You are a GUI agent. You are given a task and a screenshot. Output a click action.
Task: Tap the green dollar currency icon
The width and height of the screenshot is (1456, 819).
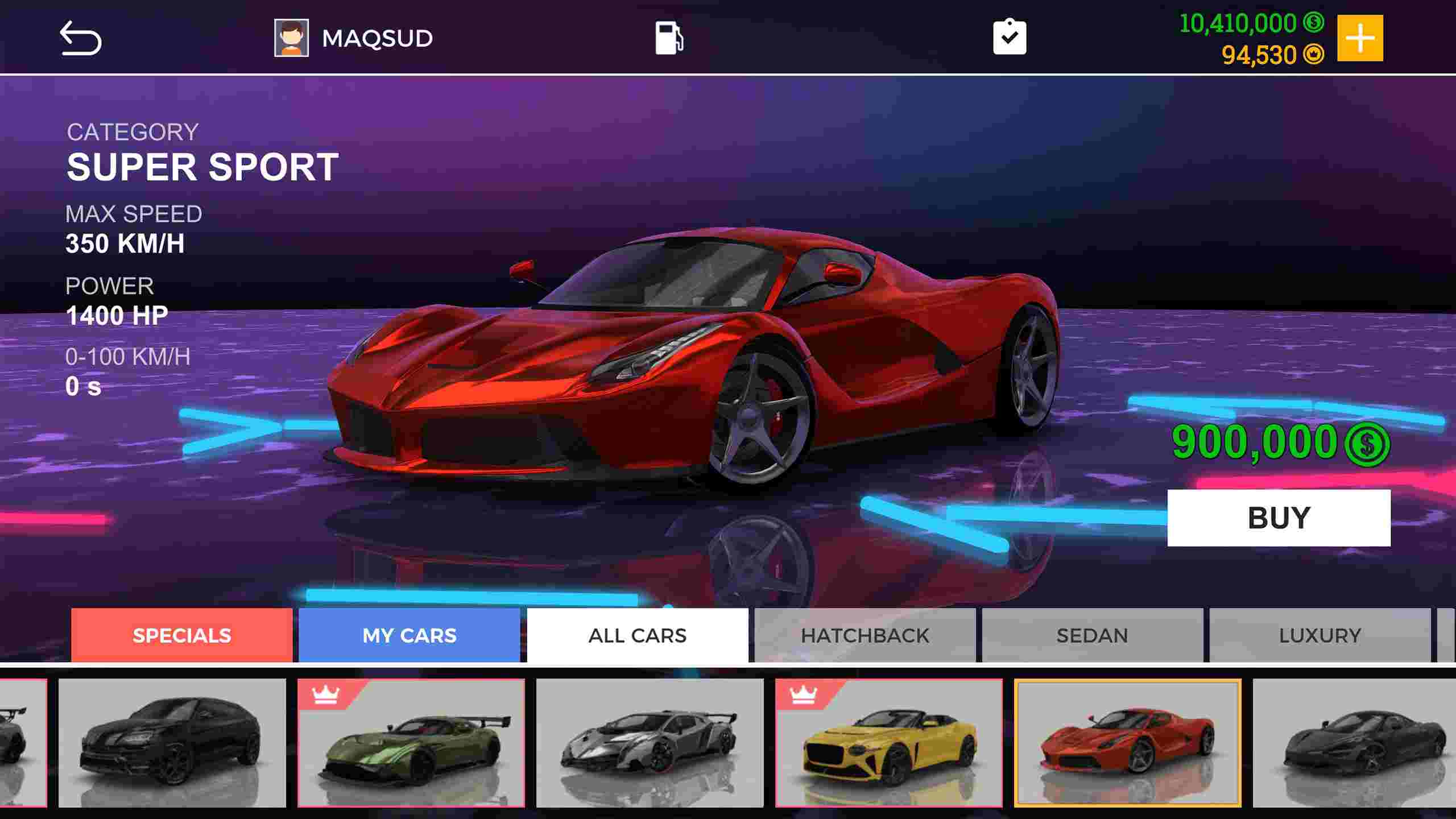tap(1312, 23)
